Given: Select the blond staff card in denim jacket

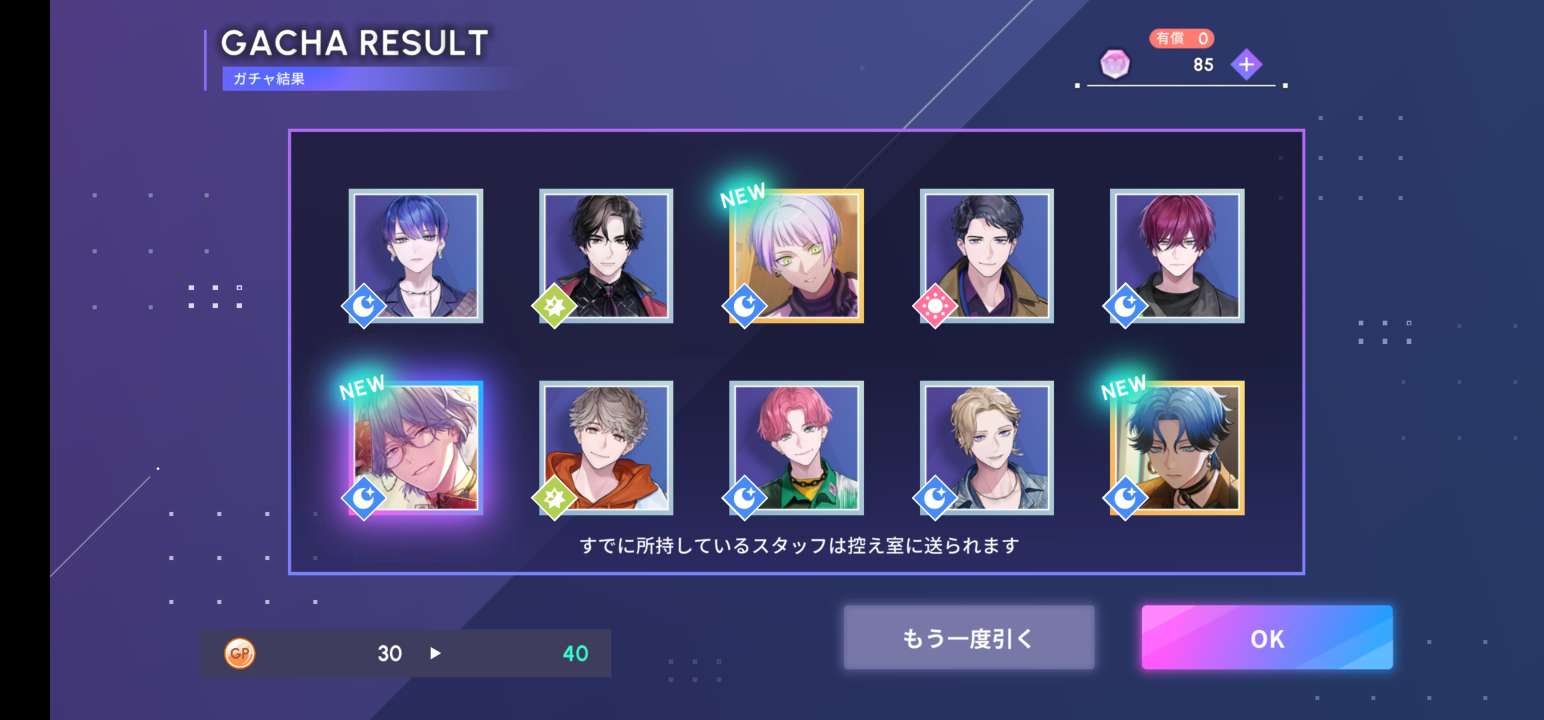Looking at the screenshot, I should tap(987, 448).
